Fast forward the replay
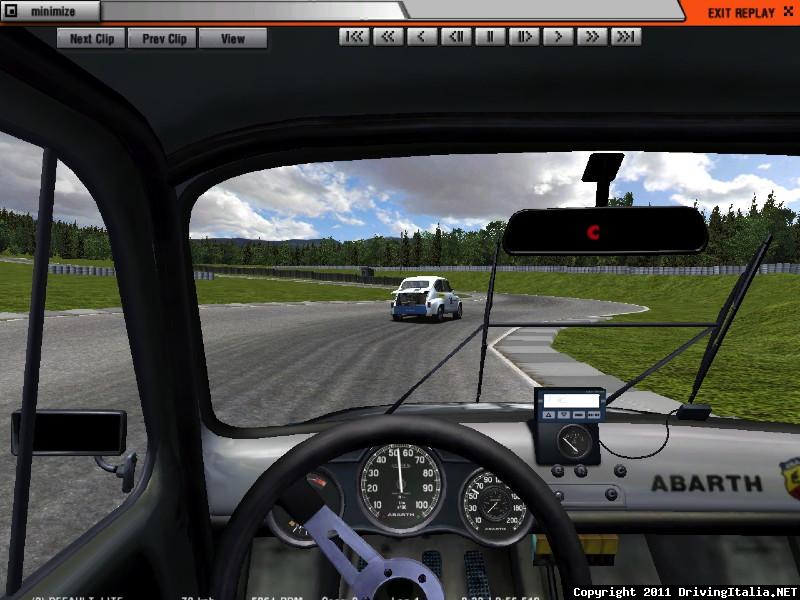 click(x=592, y=37)
